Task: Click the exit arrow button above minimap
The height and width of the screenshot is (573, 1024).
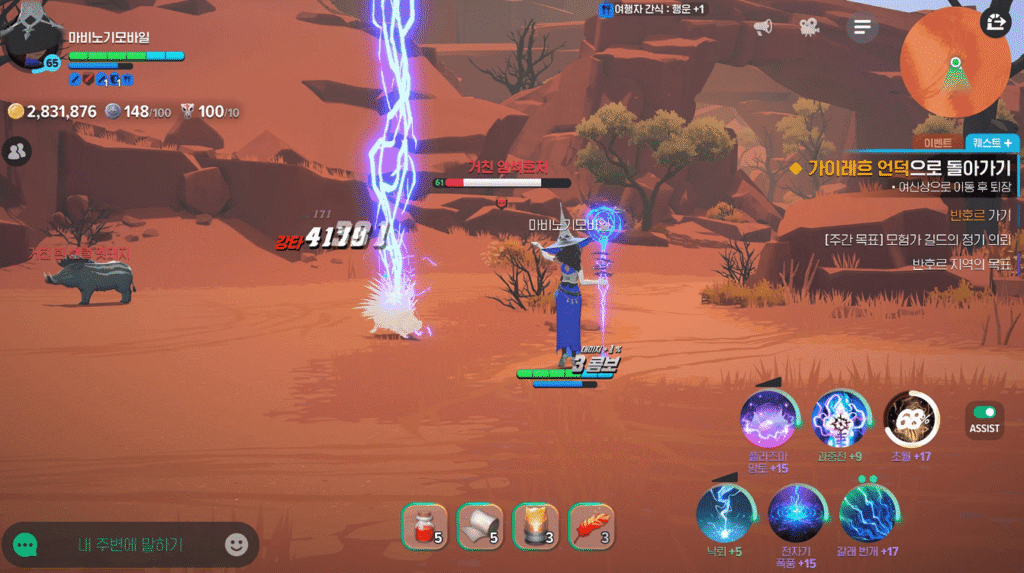Action: (x=996, y=22)
